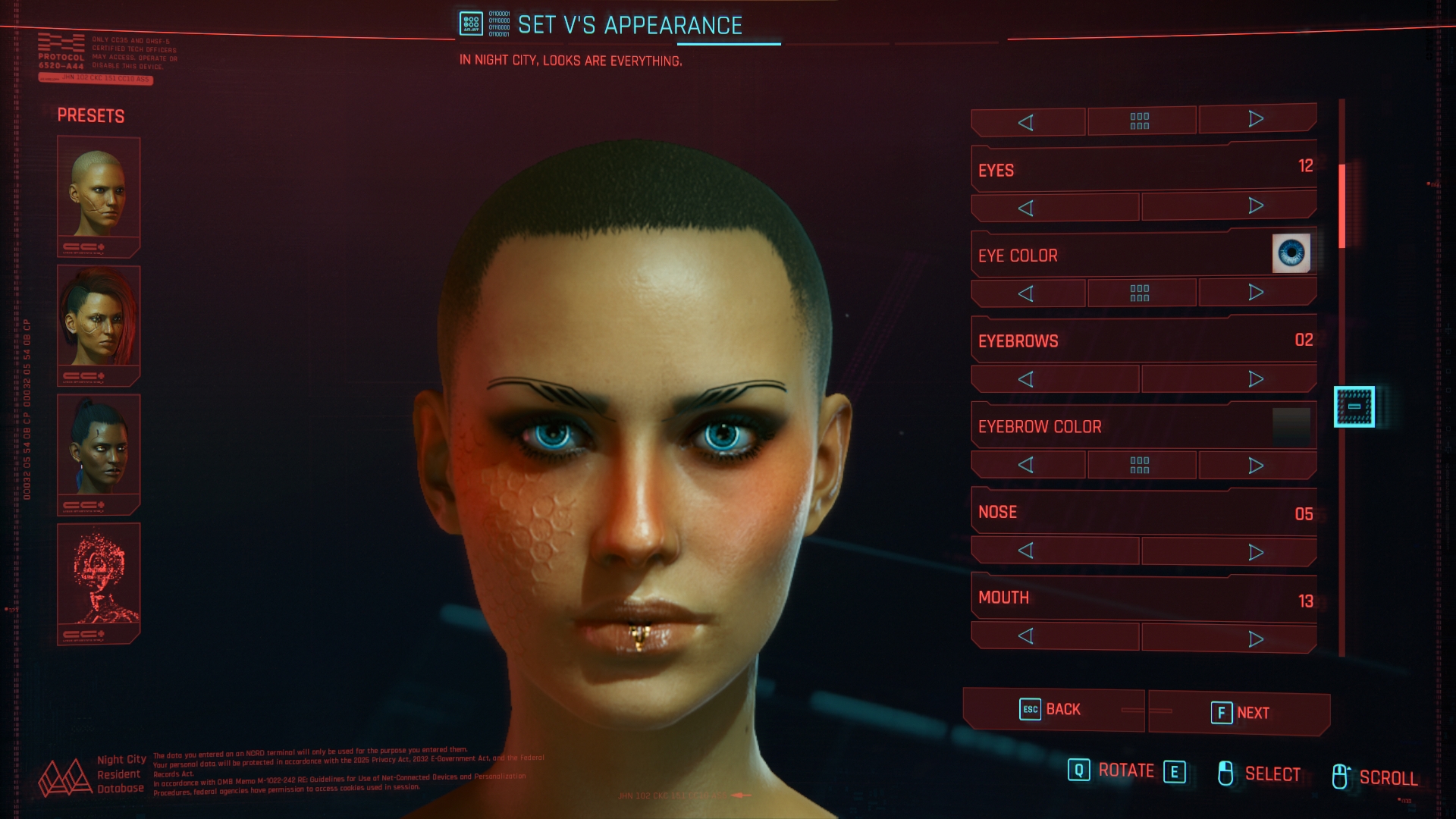This screenshot has height=819, width=1456.
Task: Go back to previous Eyebrows style
Action: coord(1026,379)
